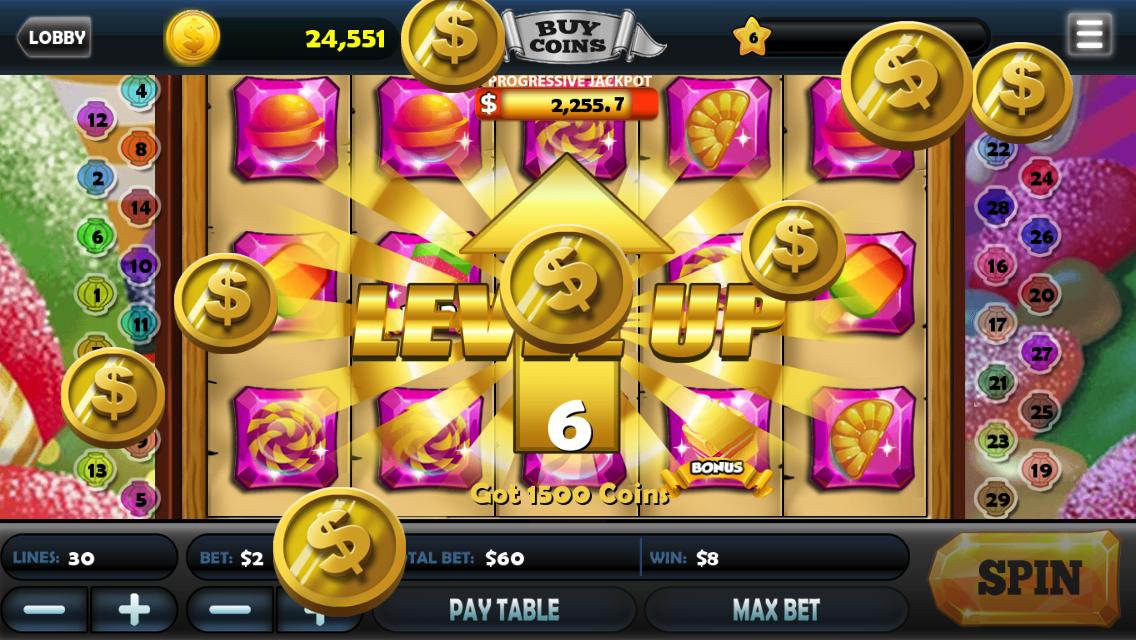The image size is (1136, 640).
Task: Select payline marker 24
Action: [x=1042, y=179]
